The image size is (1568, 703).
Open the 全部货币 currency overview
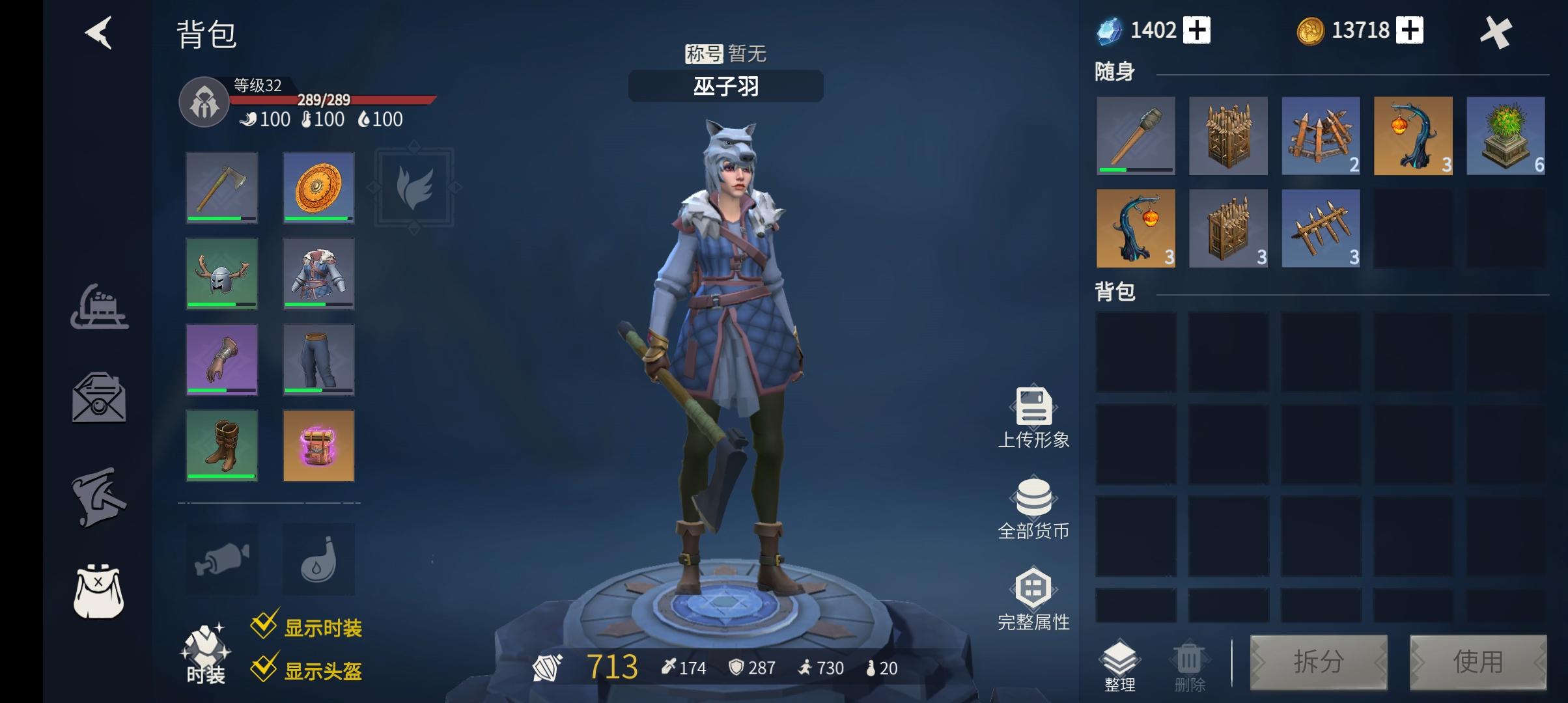point(1033,501)
